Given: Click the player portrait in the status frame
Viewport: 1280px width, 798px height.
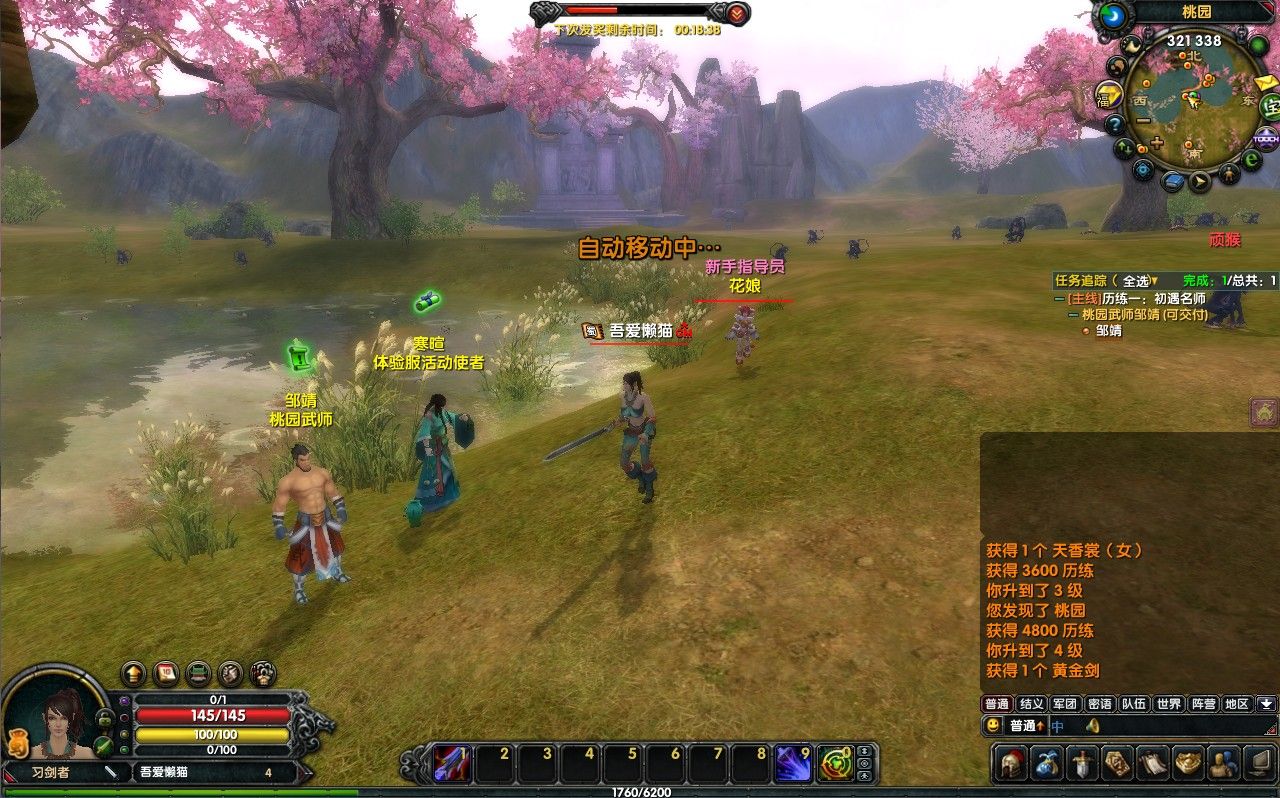Looking at the screenshot, I should pyautogui.click(x=60, y=720).
